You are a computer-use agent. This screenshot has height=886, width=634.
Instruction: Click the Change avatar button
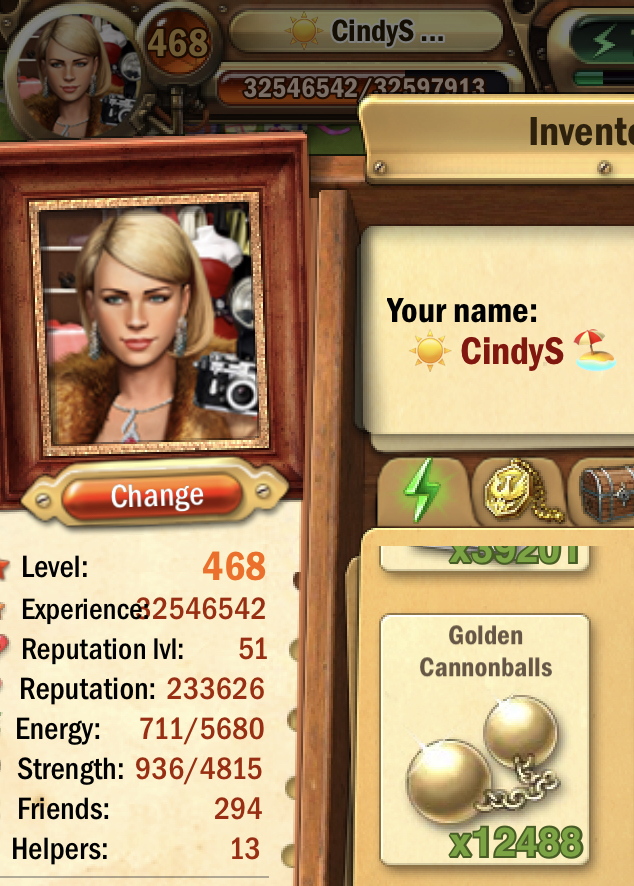pyautogui.click(x=156, y=495)
